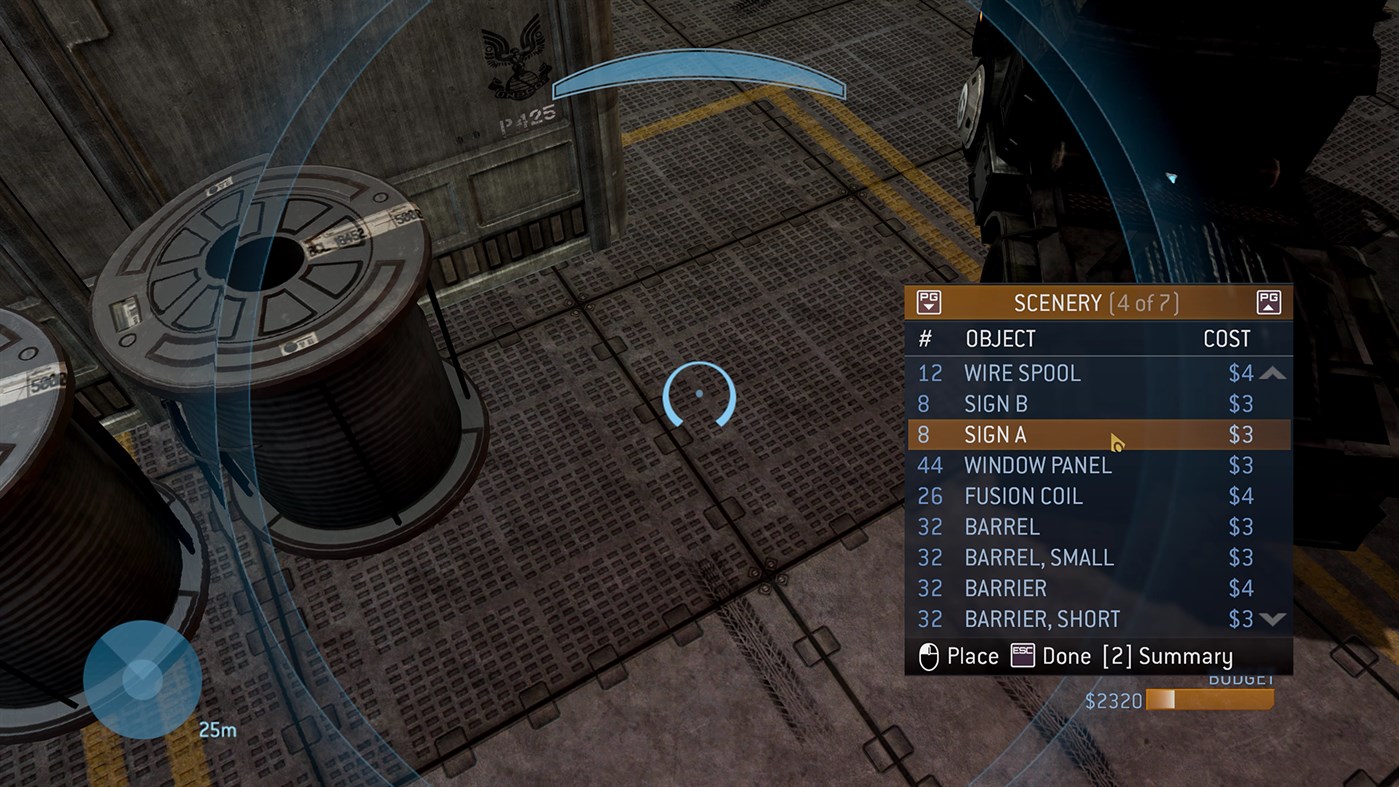The image size is (1399, 787).
Task: Click the OBJECT column header
Action: (1000, 338)
